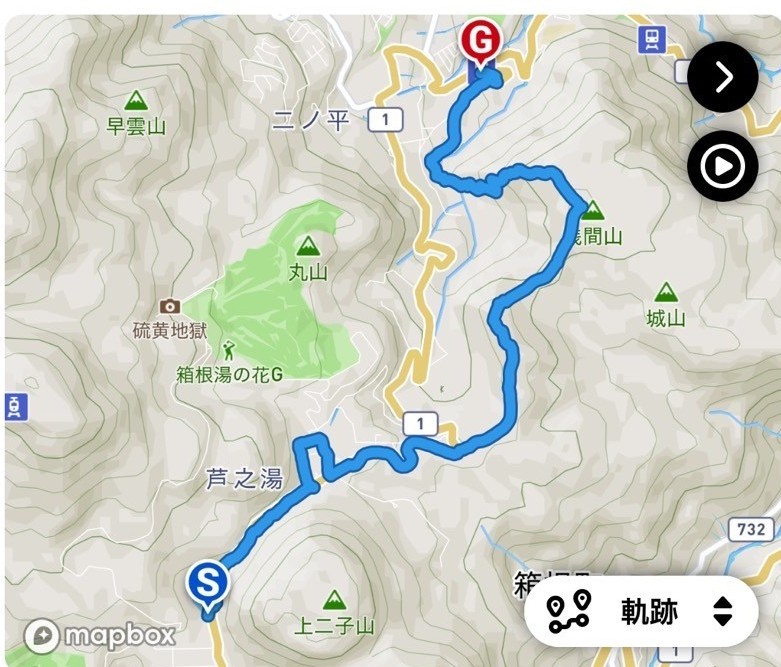Tap the 丸山 mountain marker
The width and height of the screenshot is (781, 667).
(x=308, y=246)
